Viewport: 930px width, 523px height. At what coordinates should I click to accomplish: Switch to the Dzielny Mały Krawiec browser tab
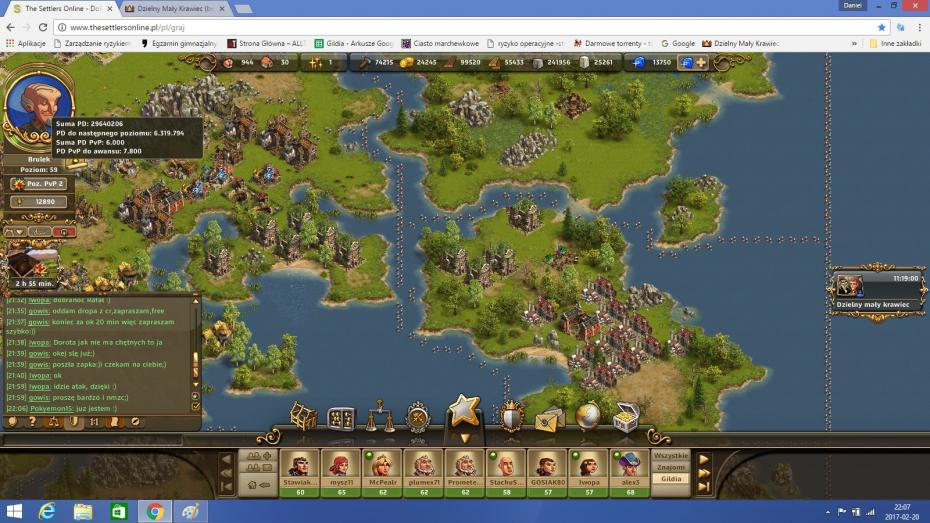click(x=175, y=8)
